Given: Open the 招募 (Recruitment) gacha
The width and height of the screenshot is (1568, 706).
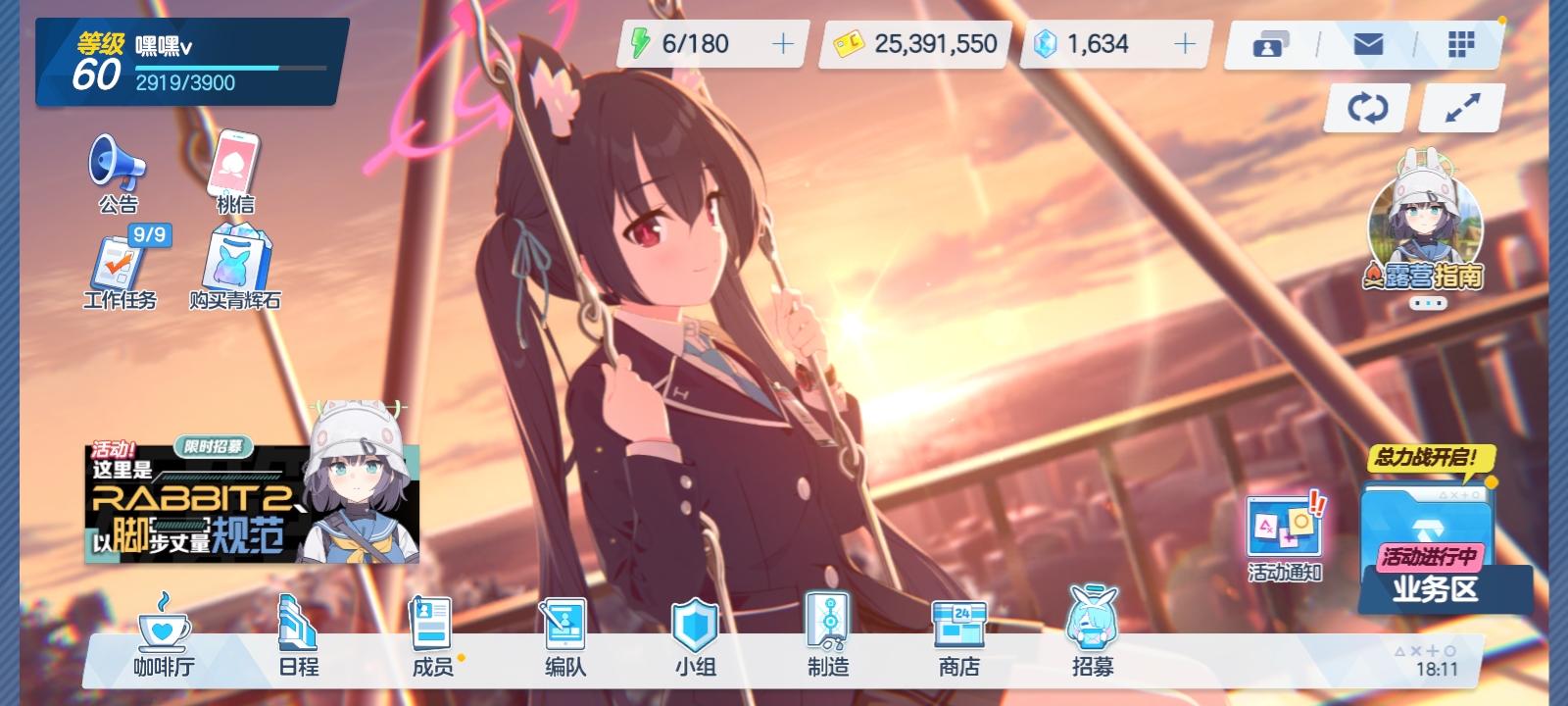Looking at the screenshot, I should [x=1092, y=637].
